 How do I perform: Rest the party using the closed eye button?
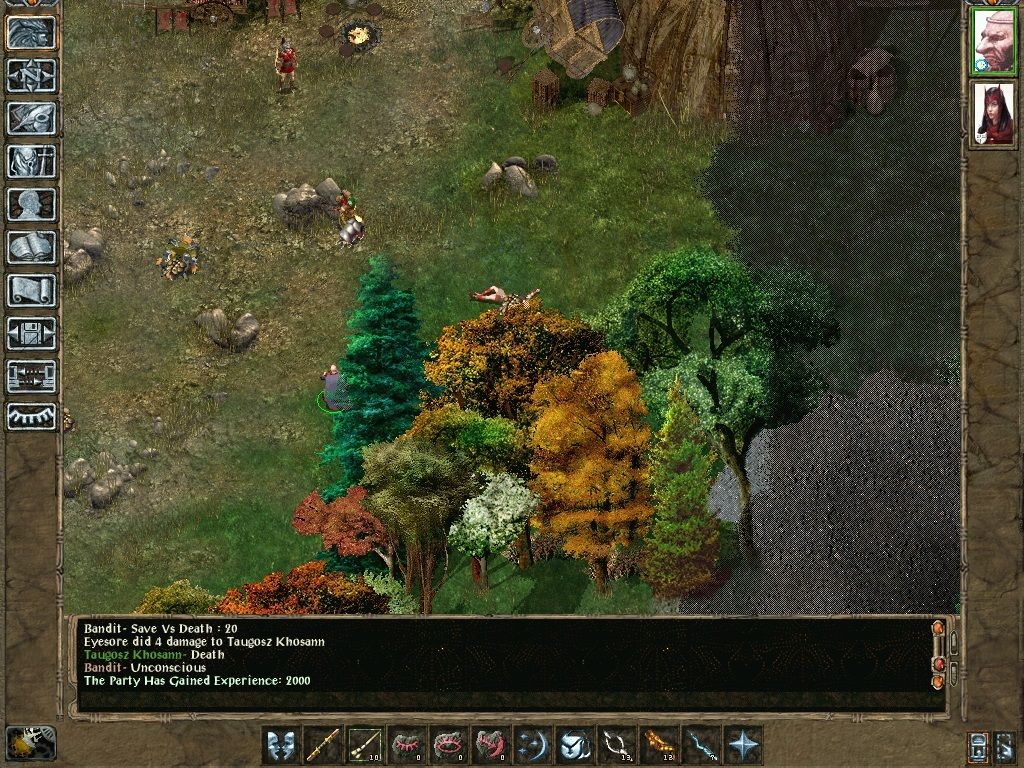tap(31, 417)
